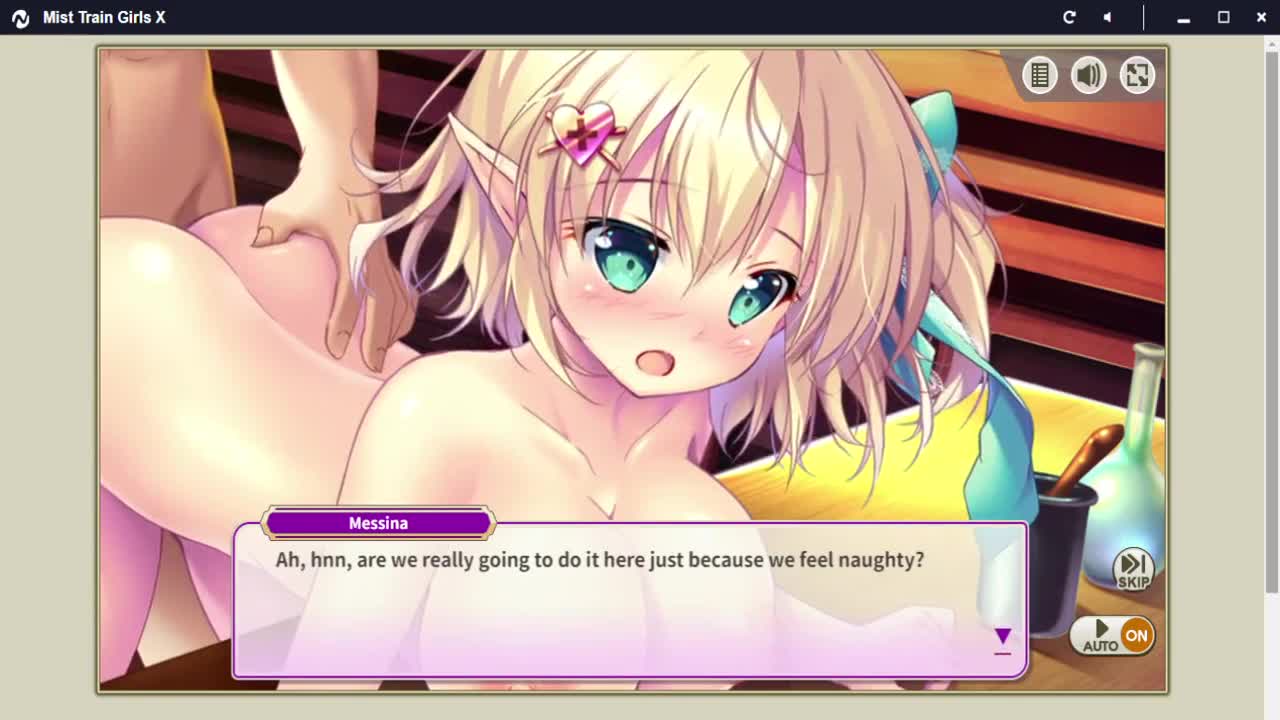Turn off the AUTO play toggle
This screenshot has height=720, width=1280.
coord(1112,635)
